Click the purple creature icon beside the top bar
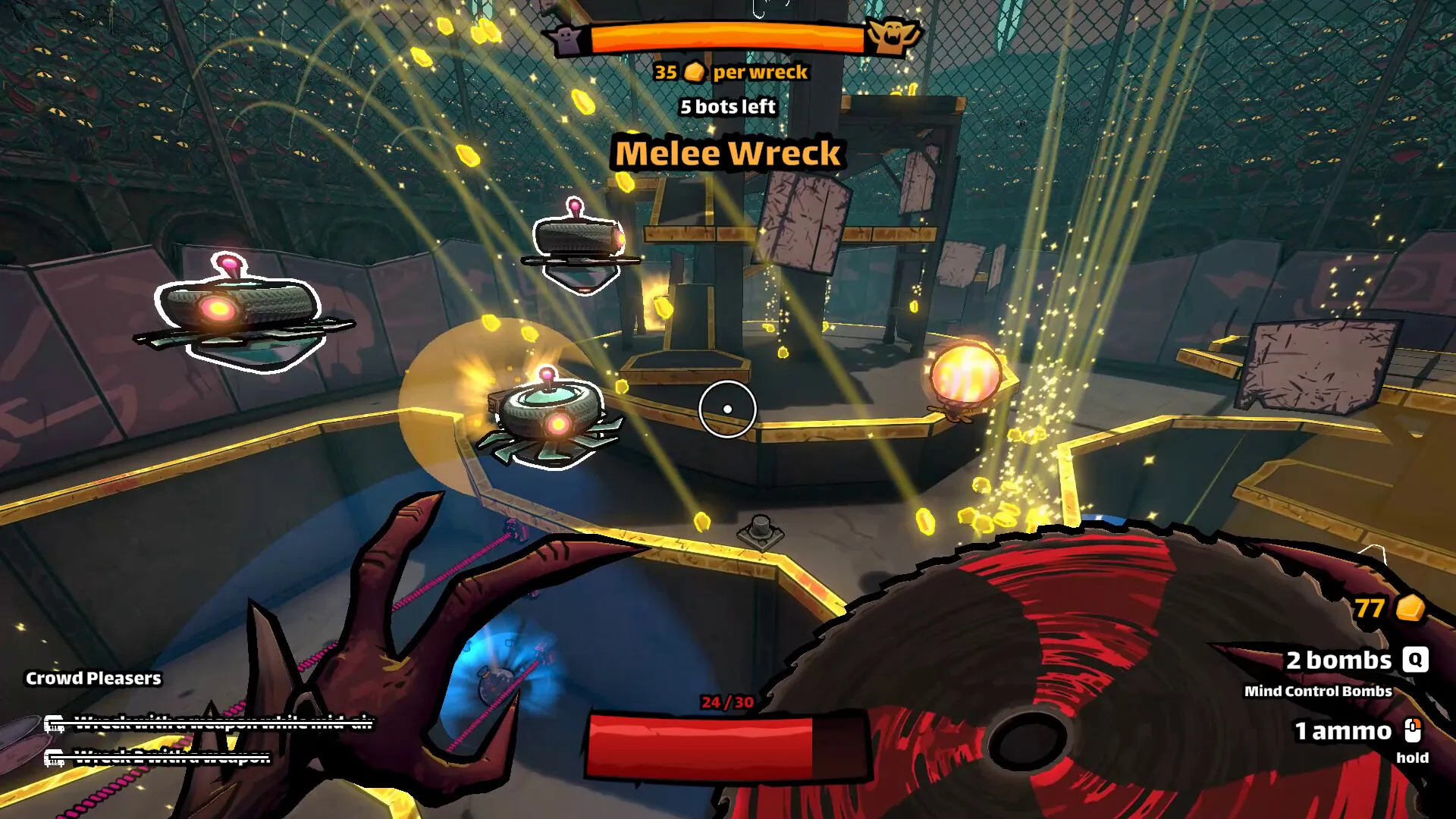The height and width of the screenshot is (819, 1456). tap(566, 39)
